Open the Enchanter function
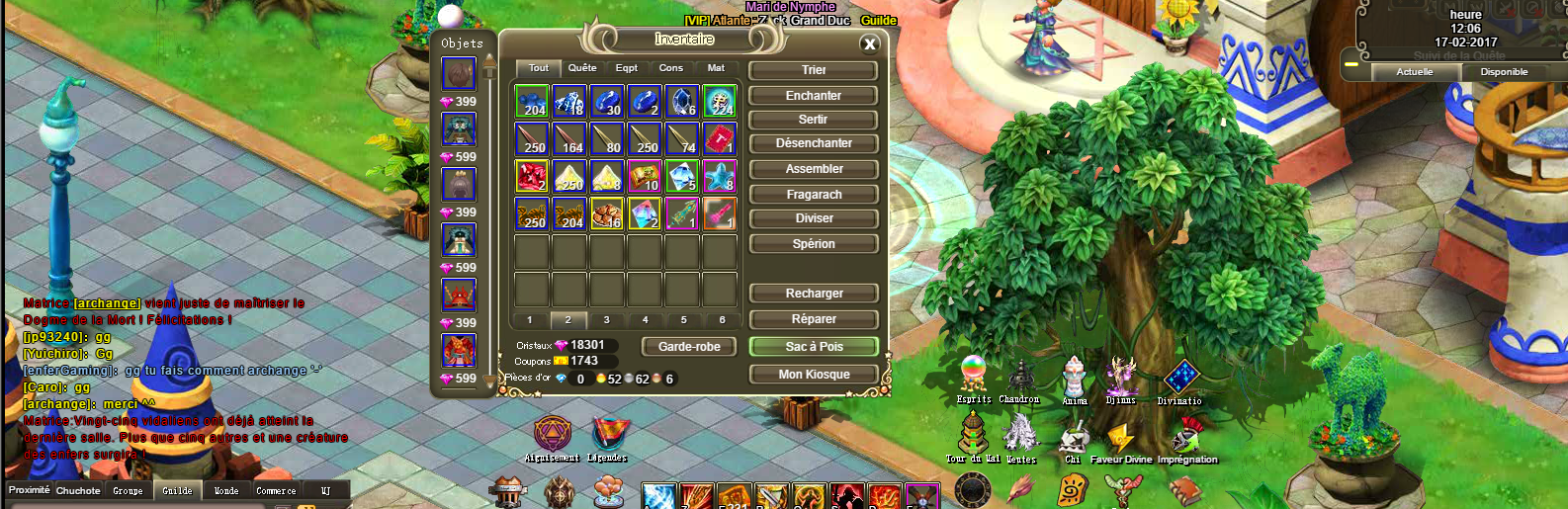Image resolution: width=1568 pixels, height=509 pixels. click(x=814, y=96)
